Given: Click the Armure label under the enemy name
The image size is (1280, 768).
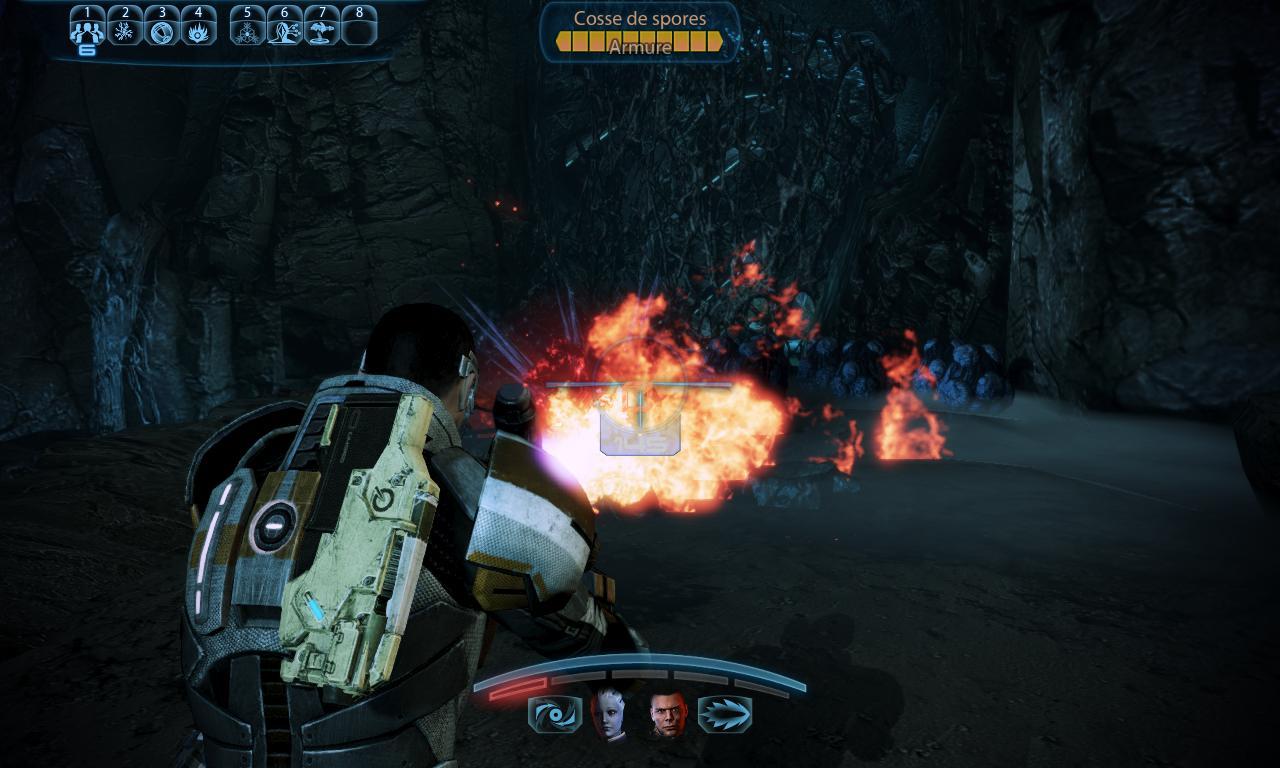Looking at the screenshot, I should click(638, 47).
